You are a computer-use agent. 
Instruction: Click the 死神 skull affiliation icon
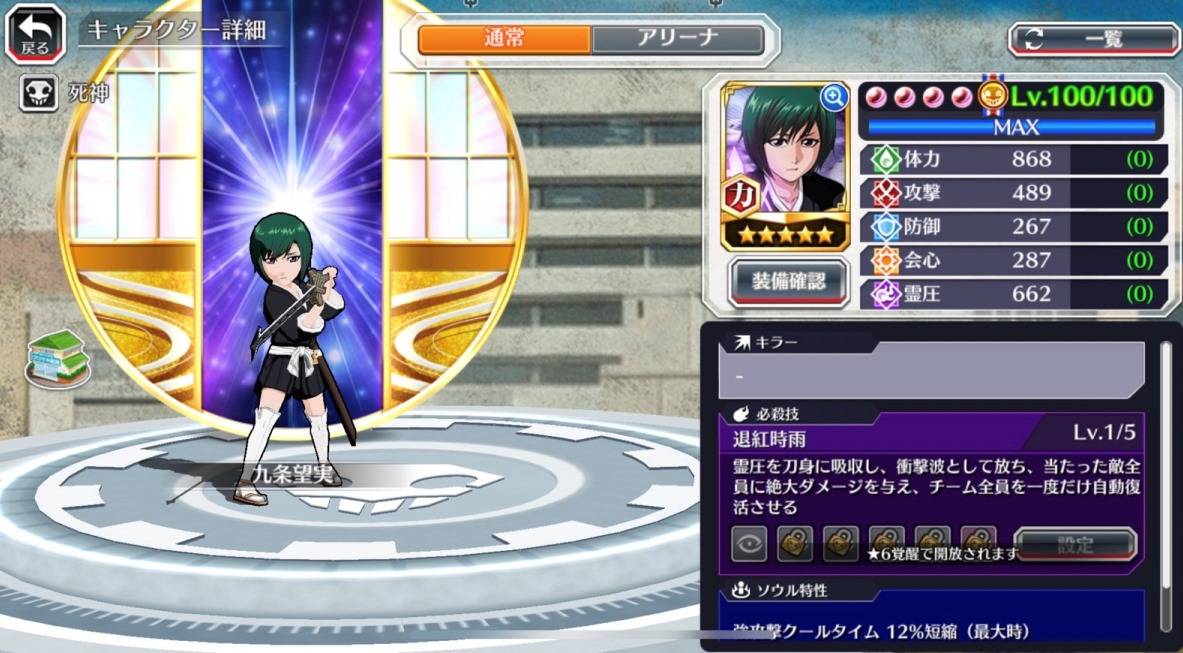pyautogui.click(x=38, y=94)
